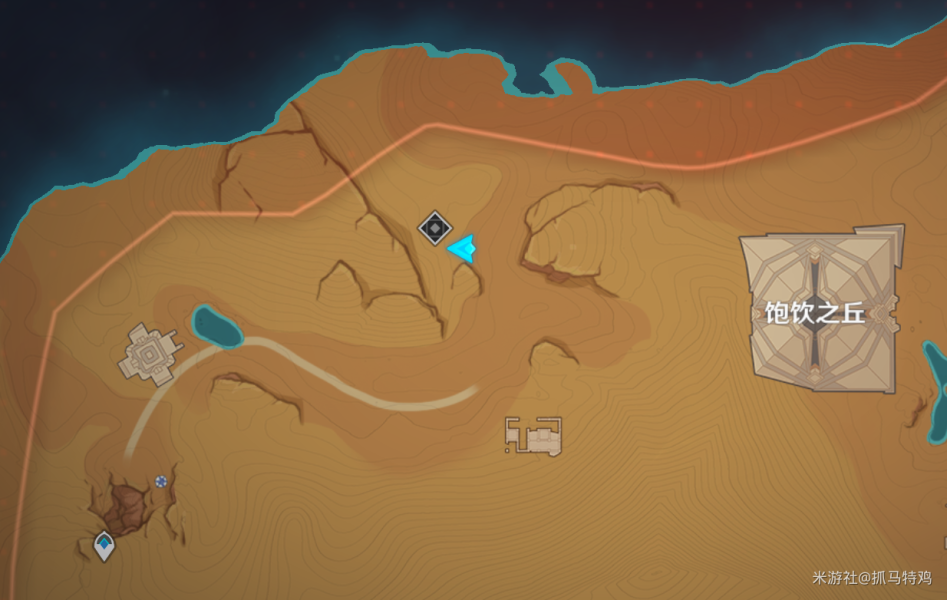Click the small blue round map pin
Viewport: 947px width, 600px height.
coord(161,481)
